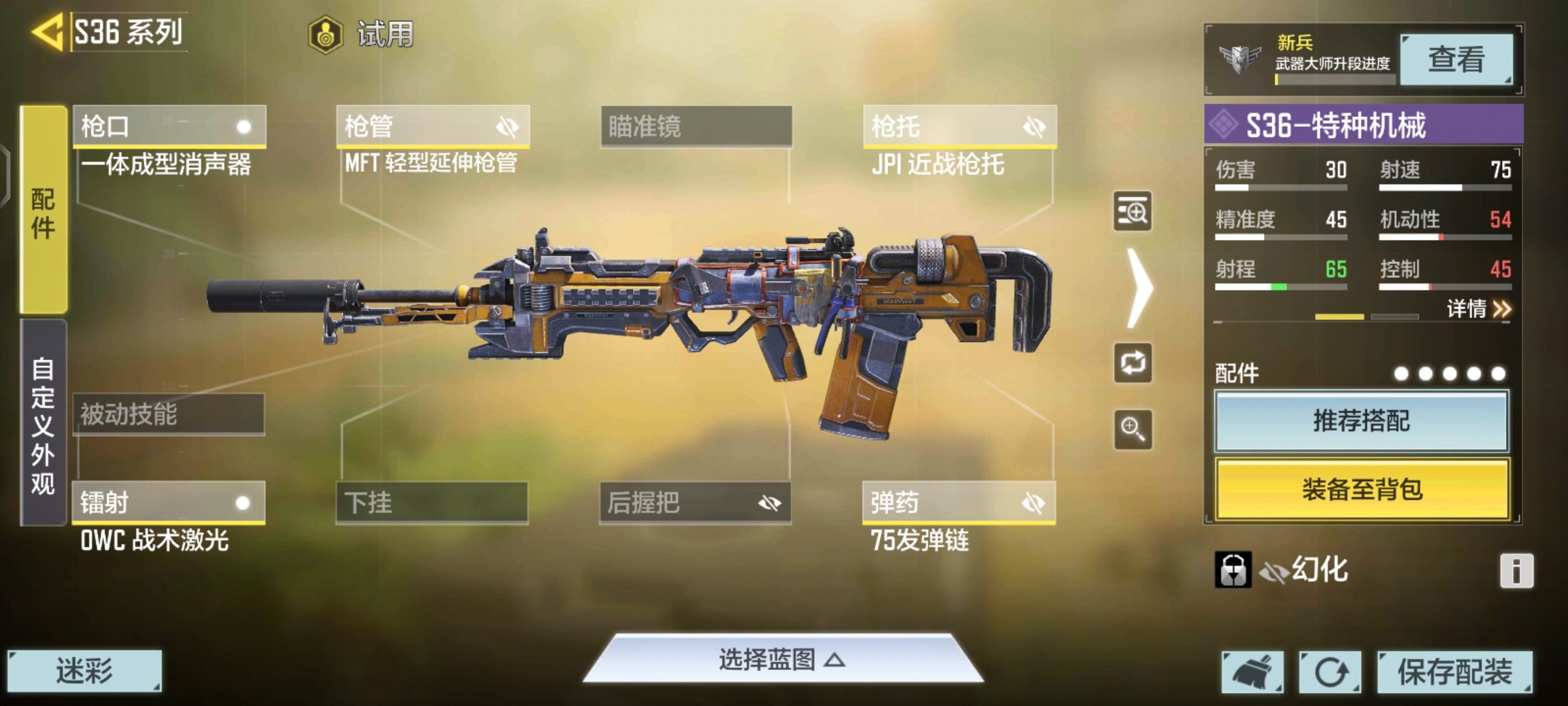Viewport: 1568px width, 706px height.
Task: Select the 枪口 muzzle attachment slot
Action: [x=169, y=126]
